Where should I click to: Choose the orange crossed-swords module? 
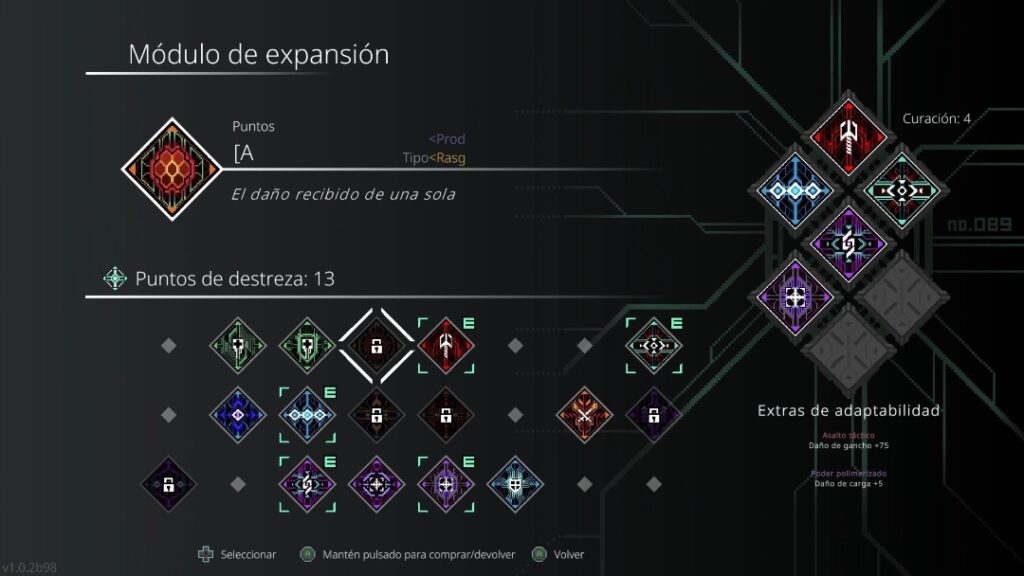coord(585,413)
